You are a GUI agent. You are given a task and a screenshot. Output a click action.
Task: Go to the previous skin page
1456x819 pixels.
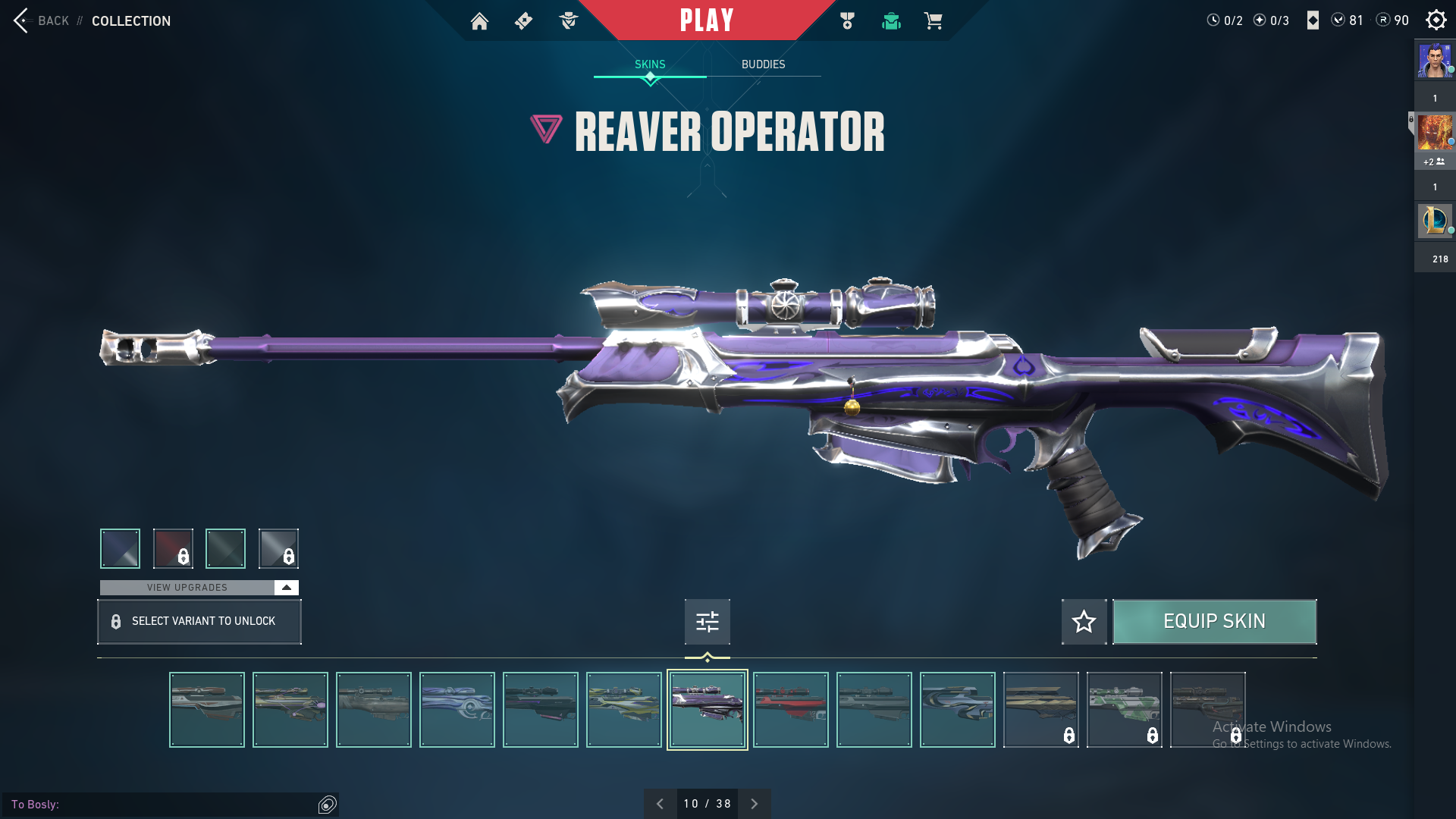[660, 804]
